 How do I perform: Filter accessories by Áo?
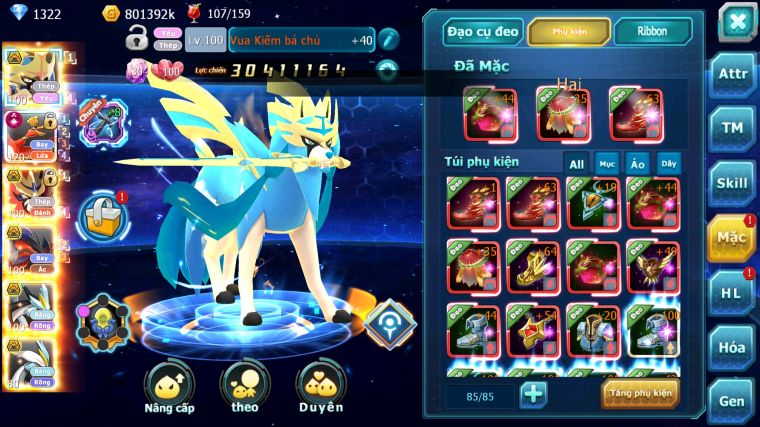(637, 164)
